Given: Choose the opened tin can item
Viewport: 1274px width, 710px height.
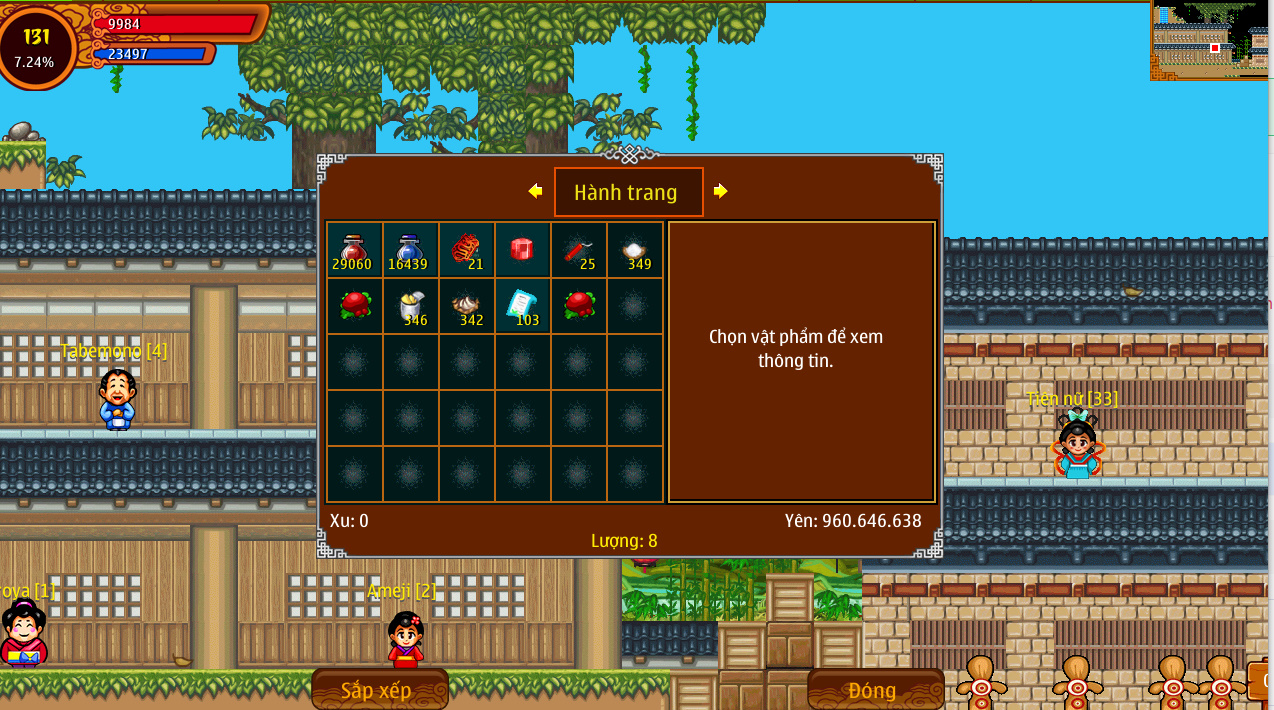Looking at the screenshot, I should (x=410, y=306).
